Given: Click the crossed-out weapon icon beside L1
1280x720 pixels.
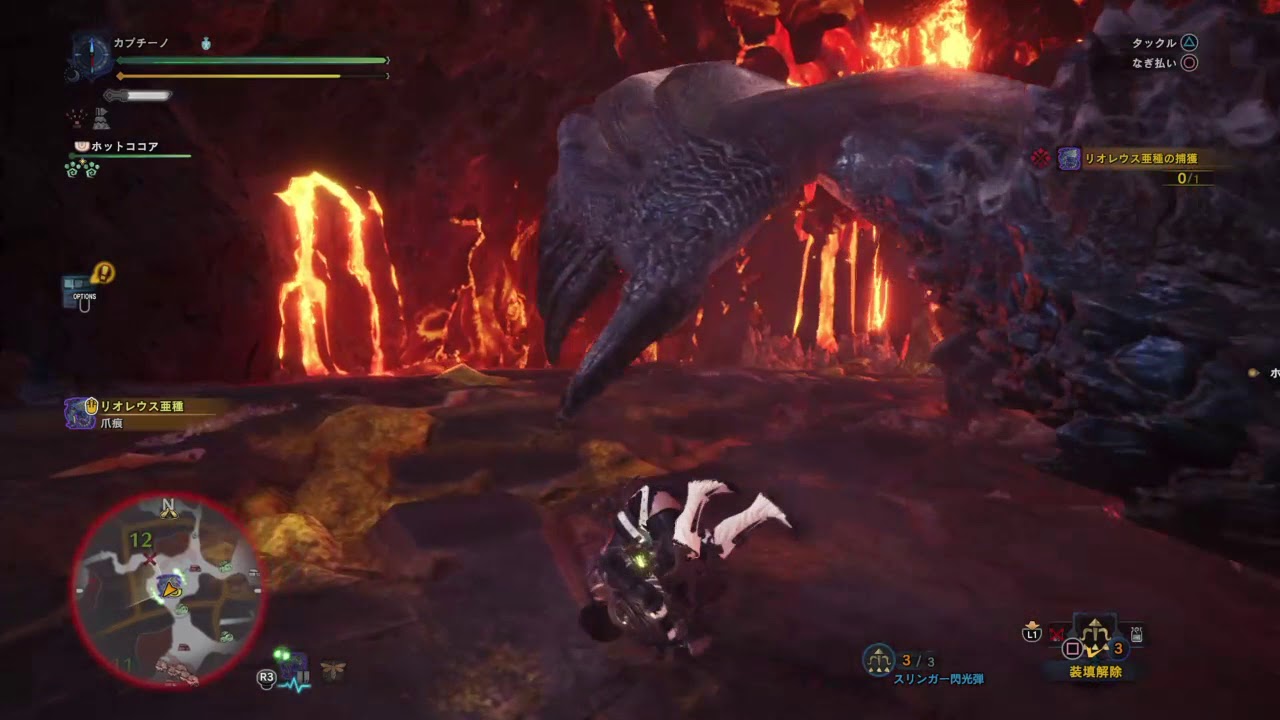Looking at the screenshot, I should coord(1055,634).
